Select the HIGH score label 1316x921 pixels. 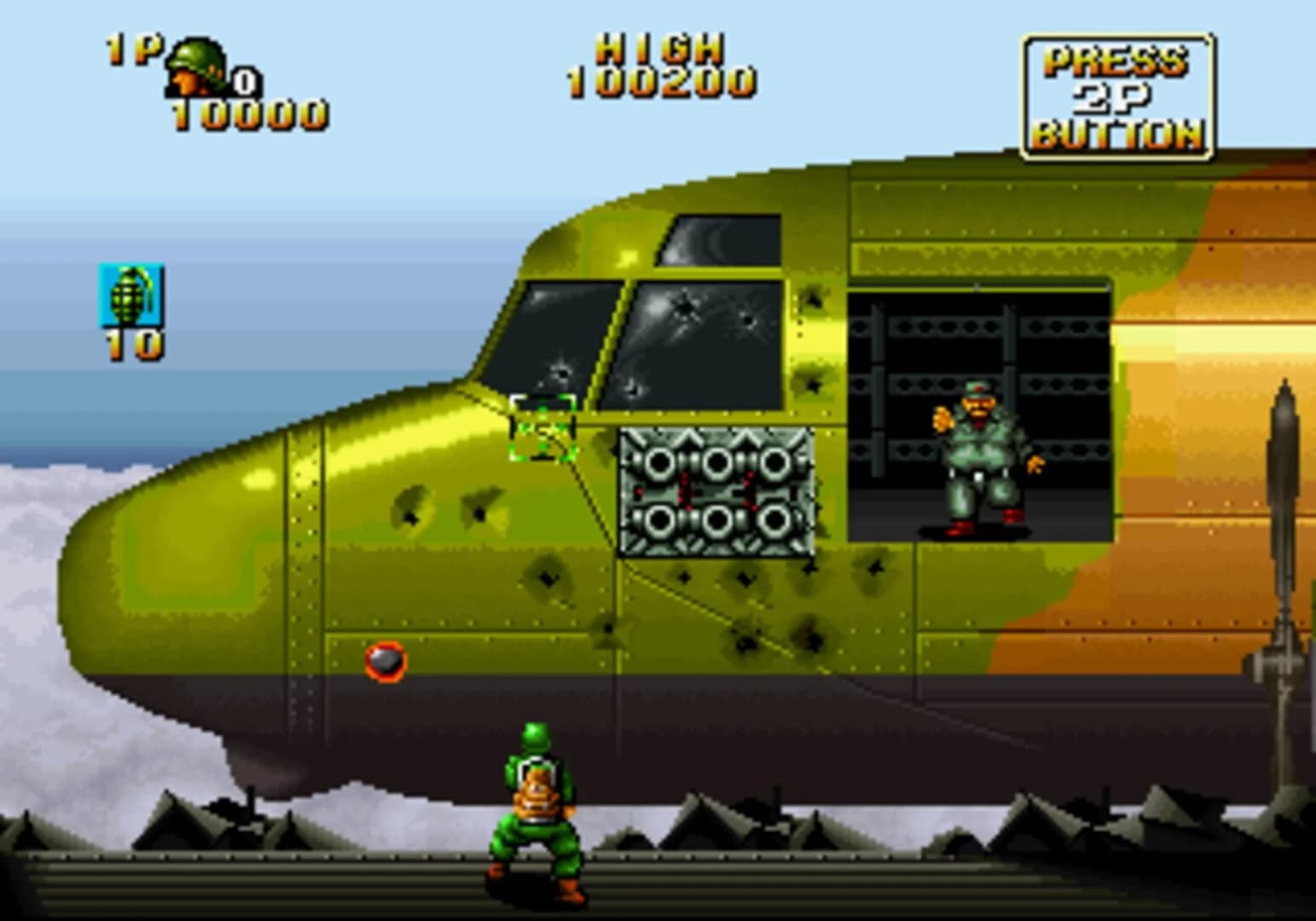pyautogui.click(x=661, y=47)
